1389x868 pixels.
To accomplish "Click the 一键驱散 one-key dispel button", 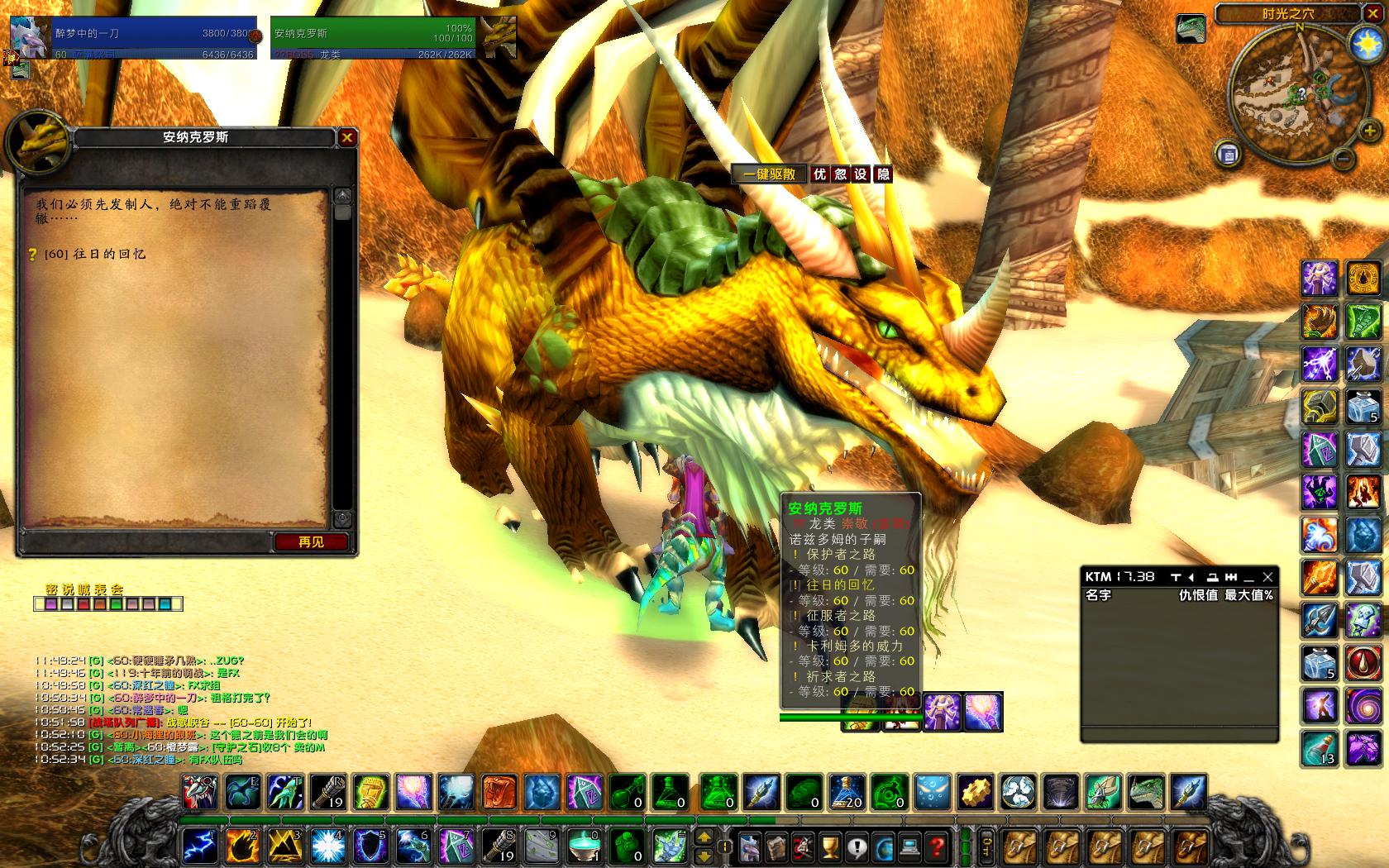I will coord(769,174).
